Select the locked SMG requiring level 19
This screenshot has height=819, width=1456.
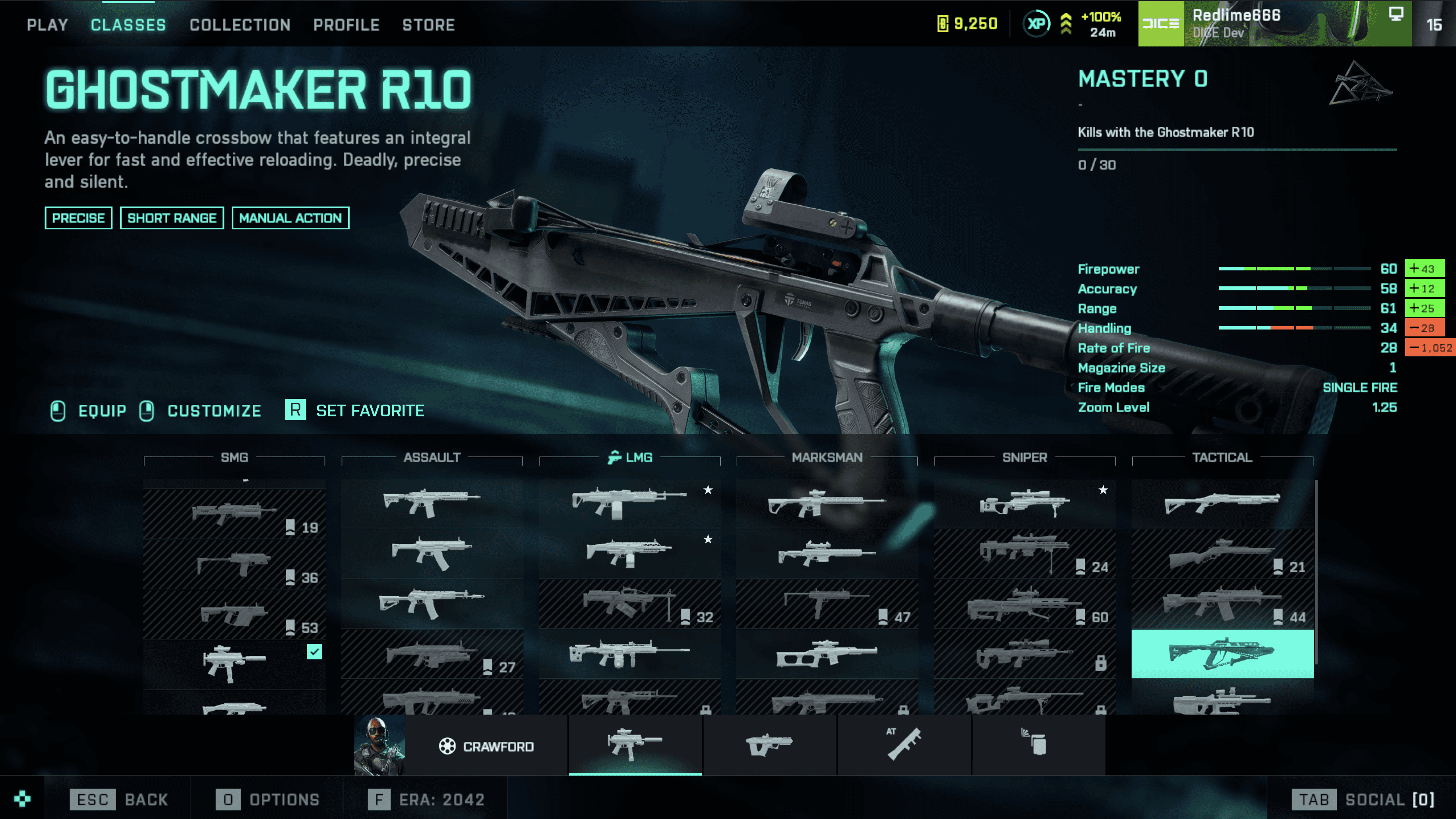(234, 514)
